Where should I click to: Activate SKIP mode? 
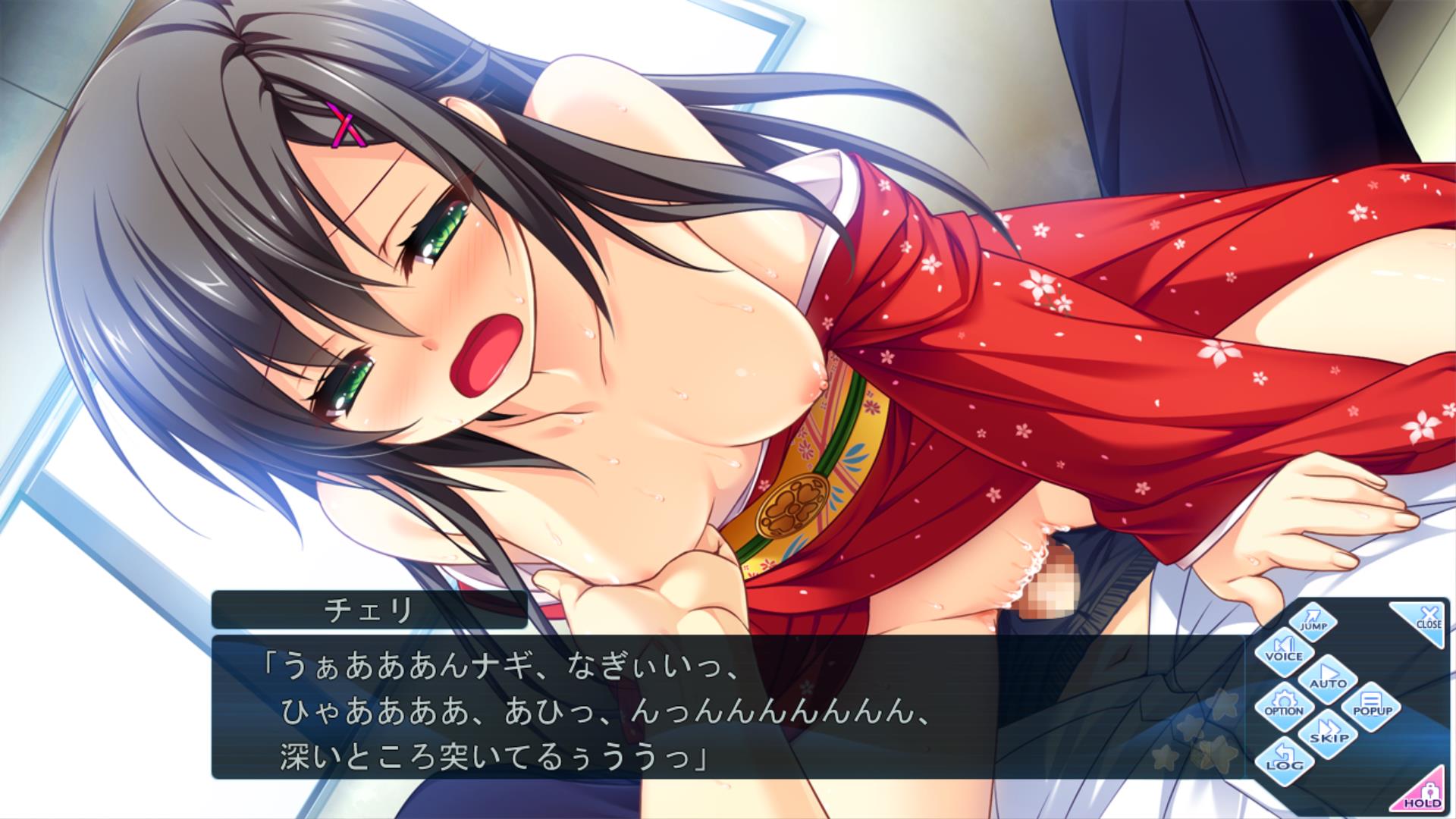(x=1328, y=733)
